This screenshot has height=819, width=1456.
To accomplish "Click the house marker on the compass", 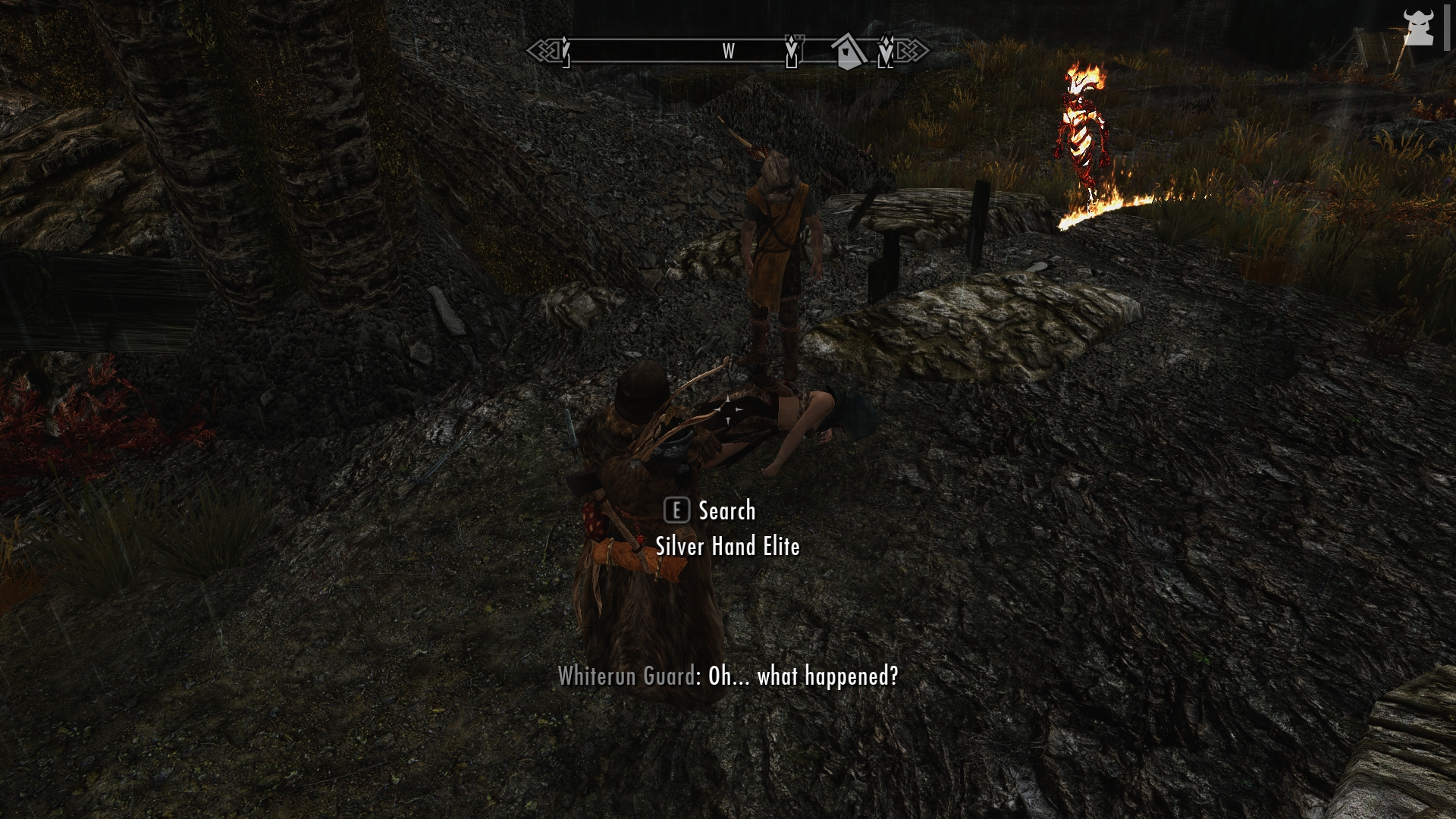I will click(848, 52).
